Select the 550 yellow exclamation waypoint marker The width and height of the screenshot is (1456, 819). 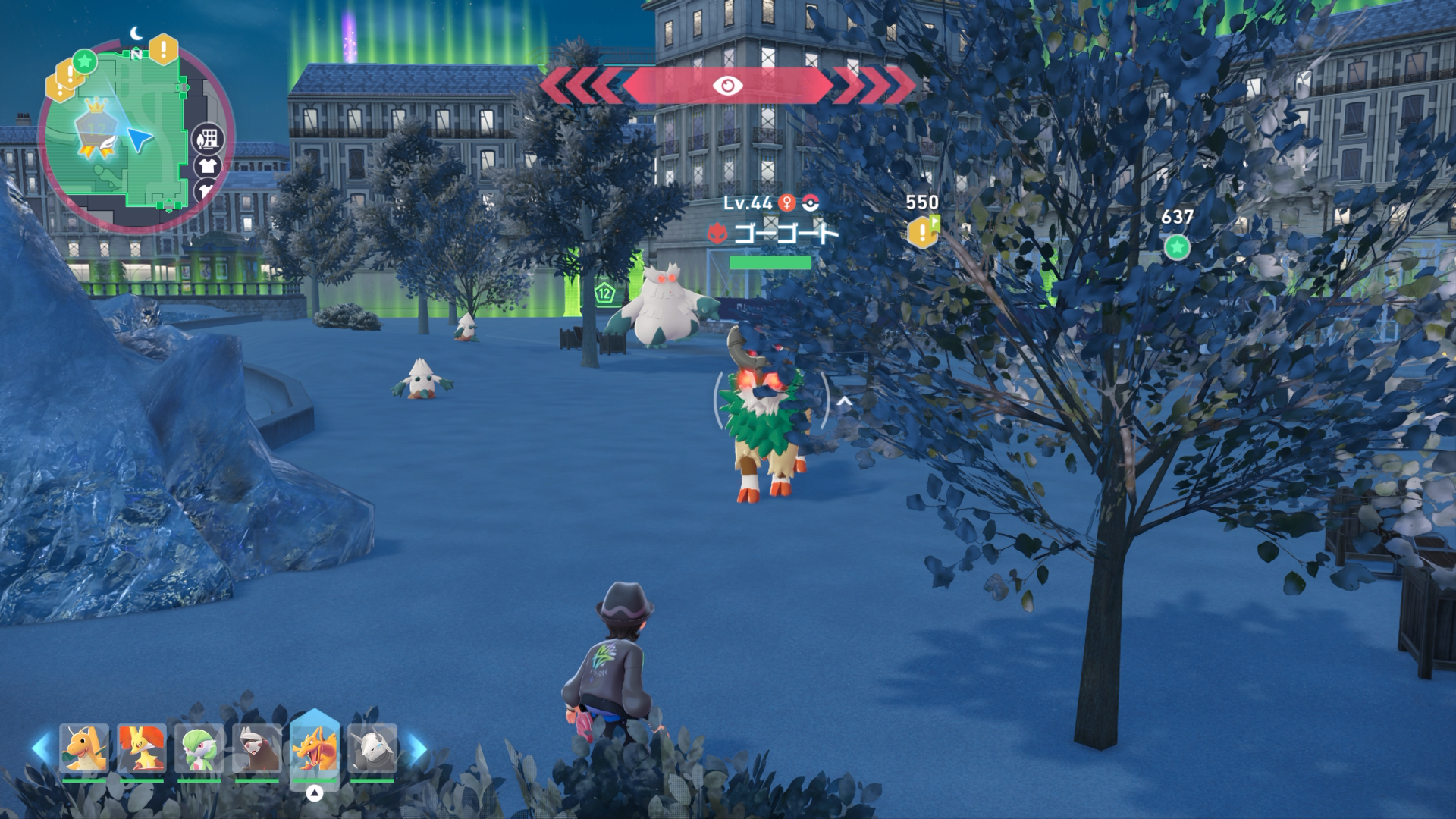[922, 232]
